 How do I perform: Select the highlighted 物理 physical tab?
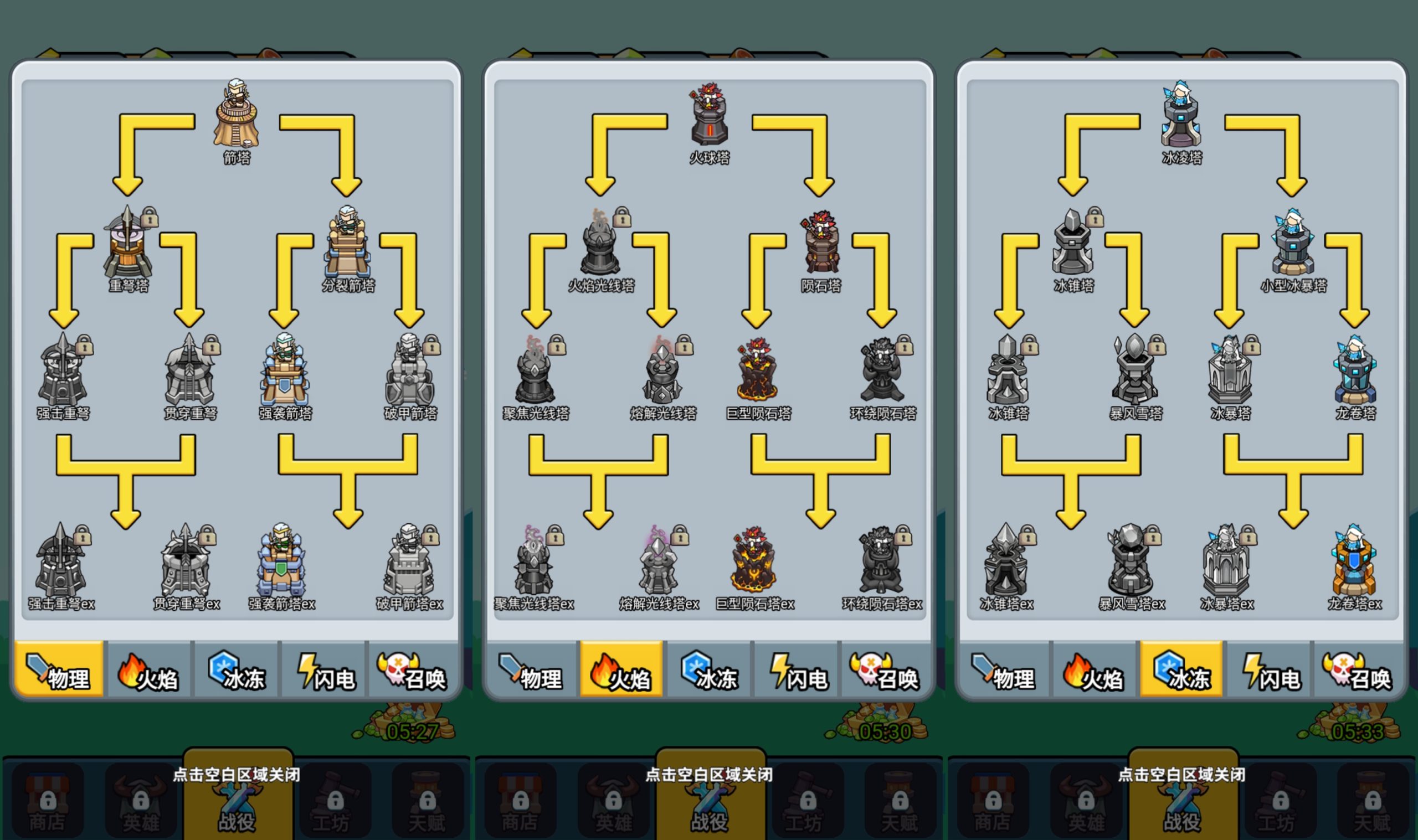[59, 669]
